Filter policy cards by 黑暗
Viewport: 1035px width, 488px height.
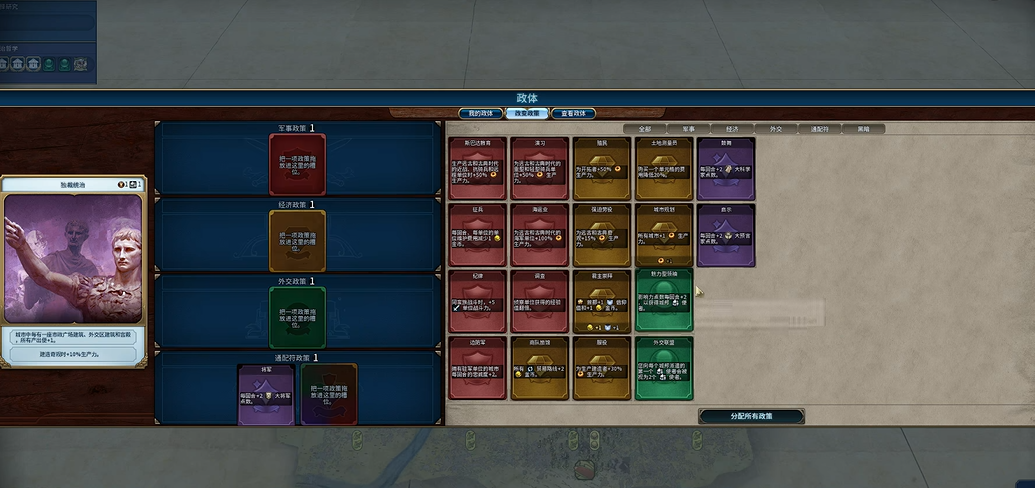tap(862, 129)
